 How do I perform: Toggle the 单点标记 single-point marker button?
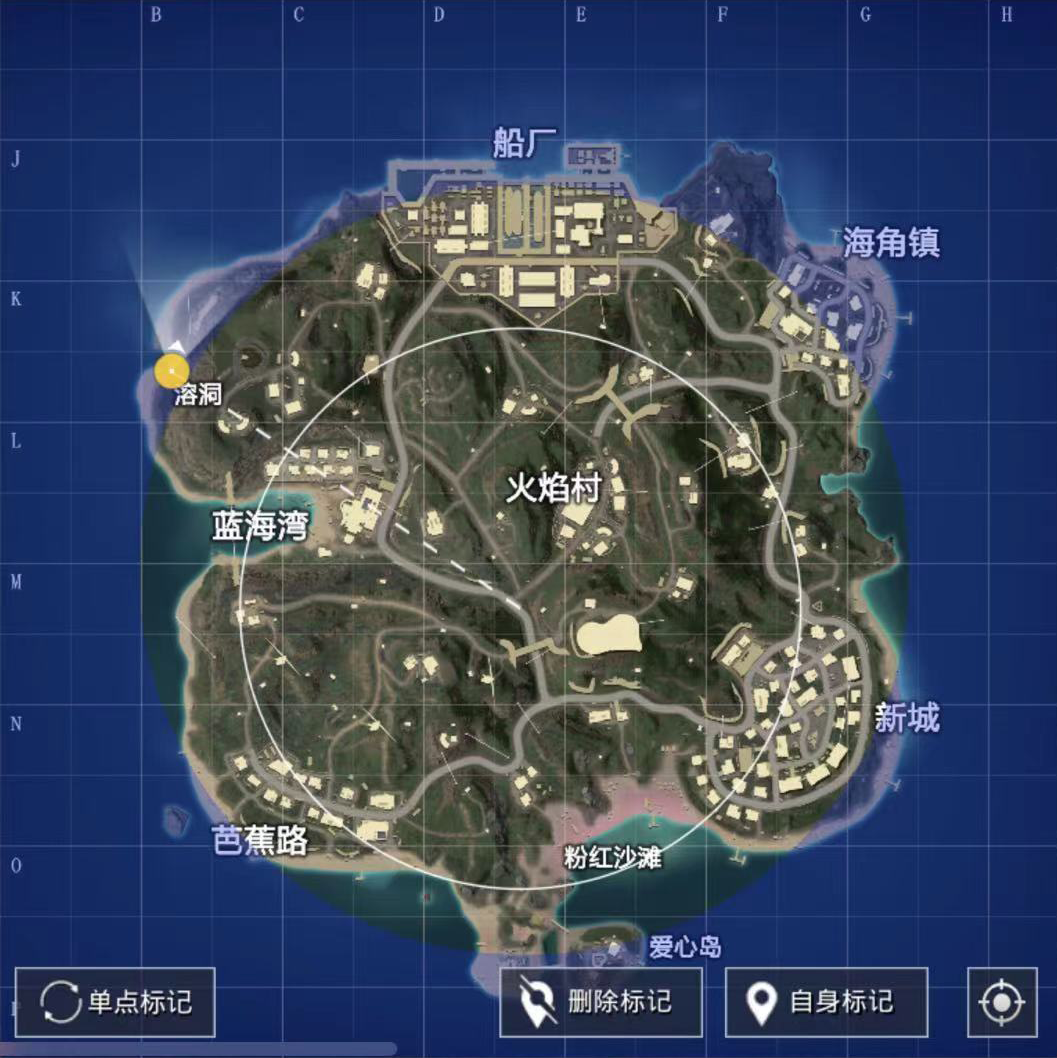(115, 1002)
